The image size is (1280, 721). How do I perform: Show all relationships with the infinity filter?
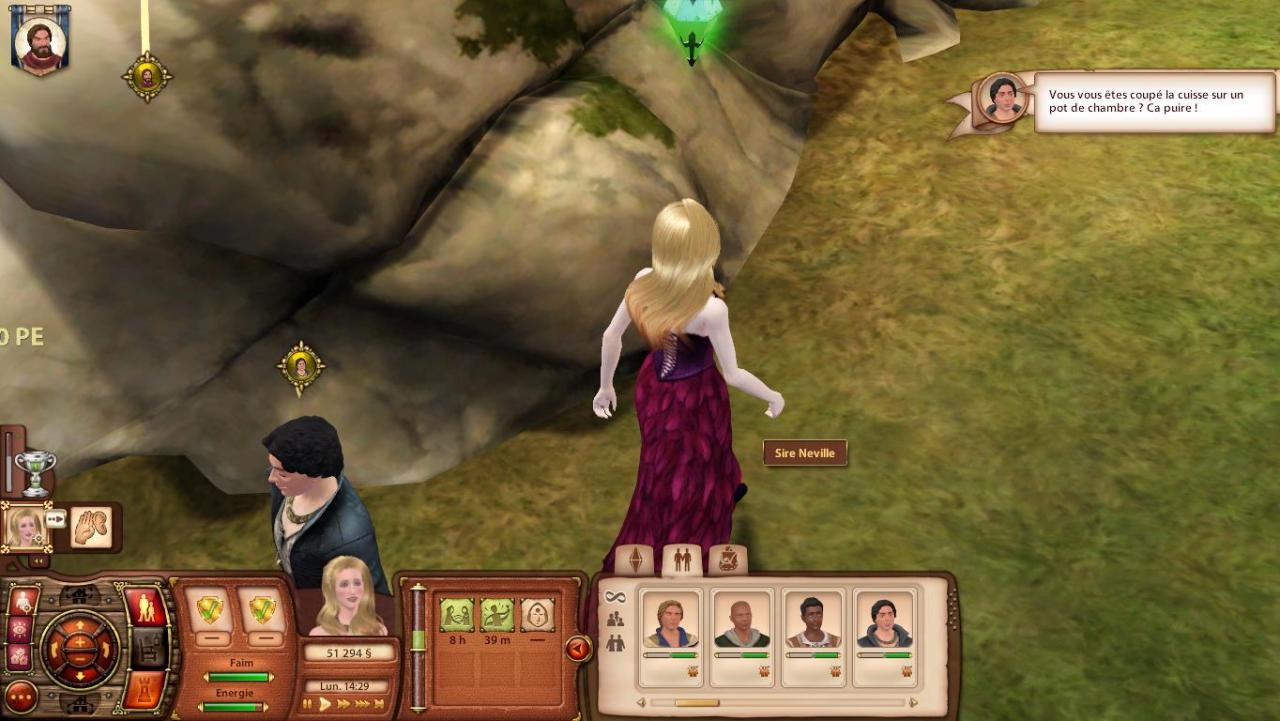[x=615, y=597]
